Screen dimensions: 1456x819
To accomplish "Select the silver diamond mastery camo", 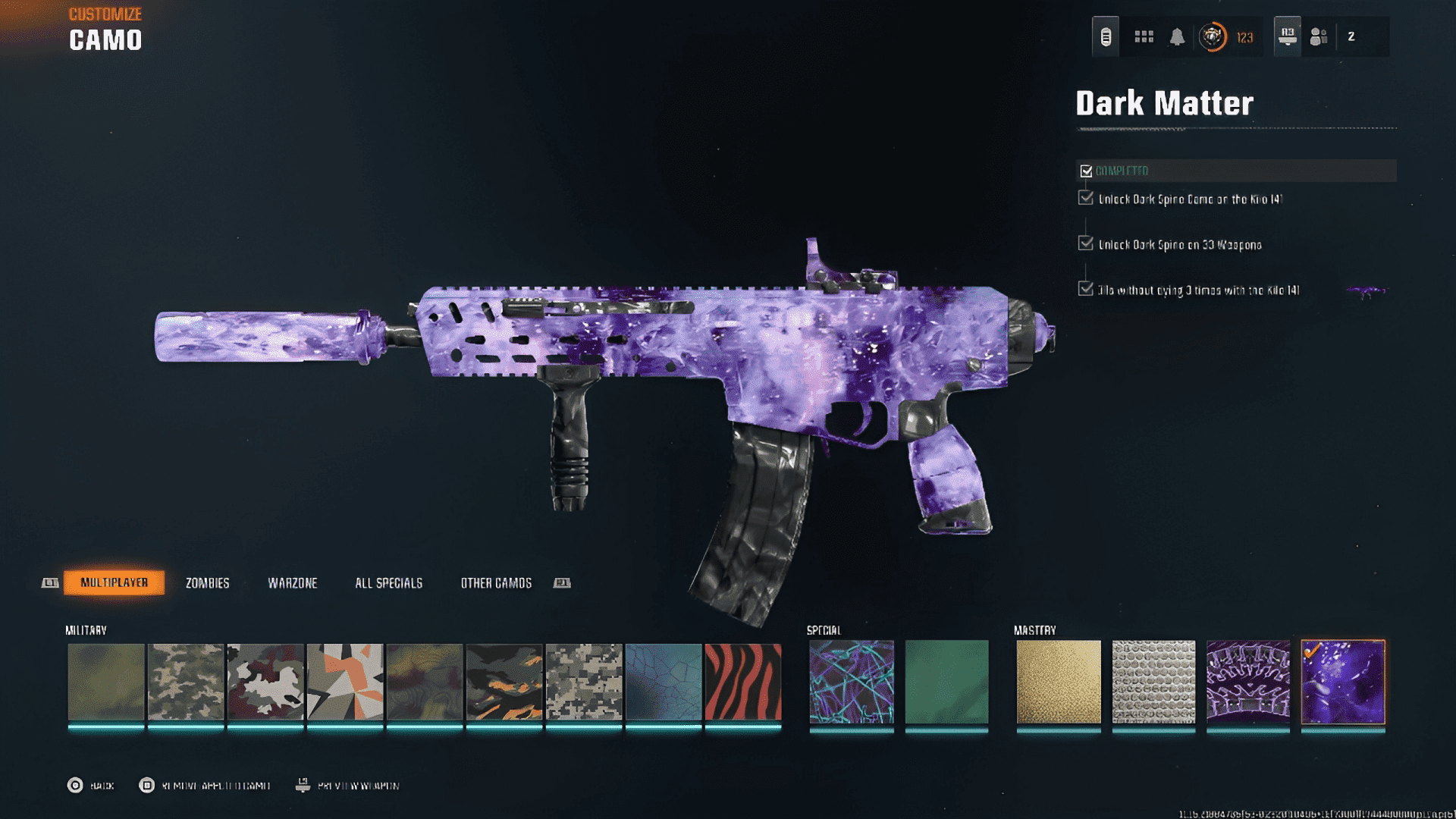I will (x=1153, y=682).
